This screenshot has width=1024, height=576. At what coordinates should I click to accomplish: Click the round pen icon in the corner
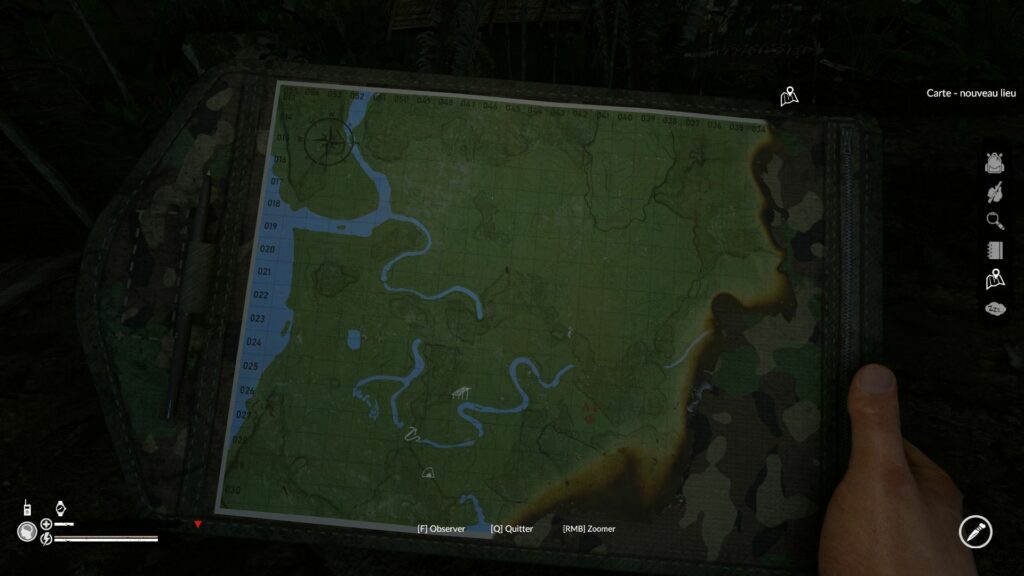click(x=974, y=531)
